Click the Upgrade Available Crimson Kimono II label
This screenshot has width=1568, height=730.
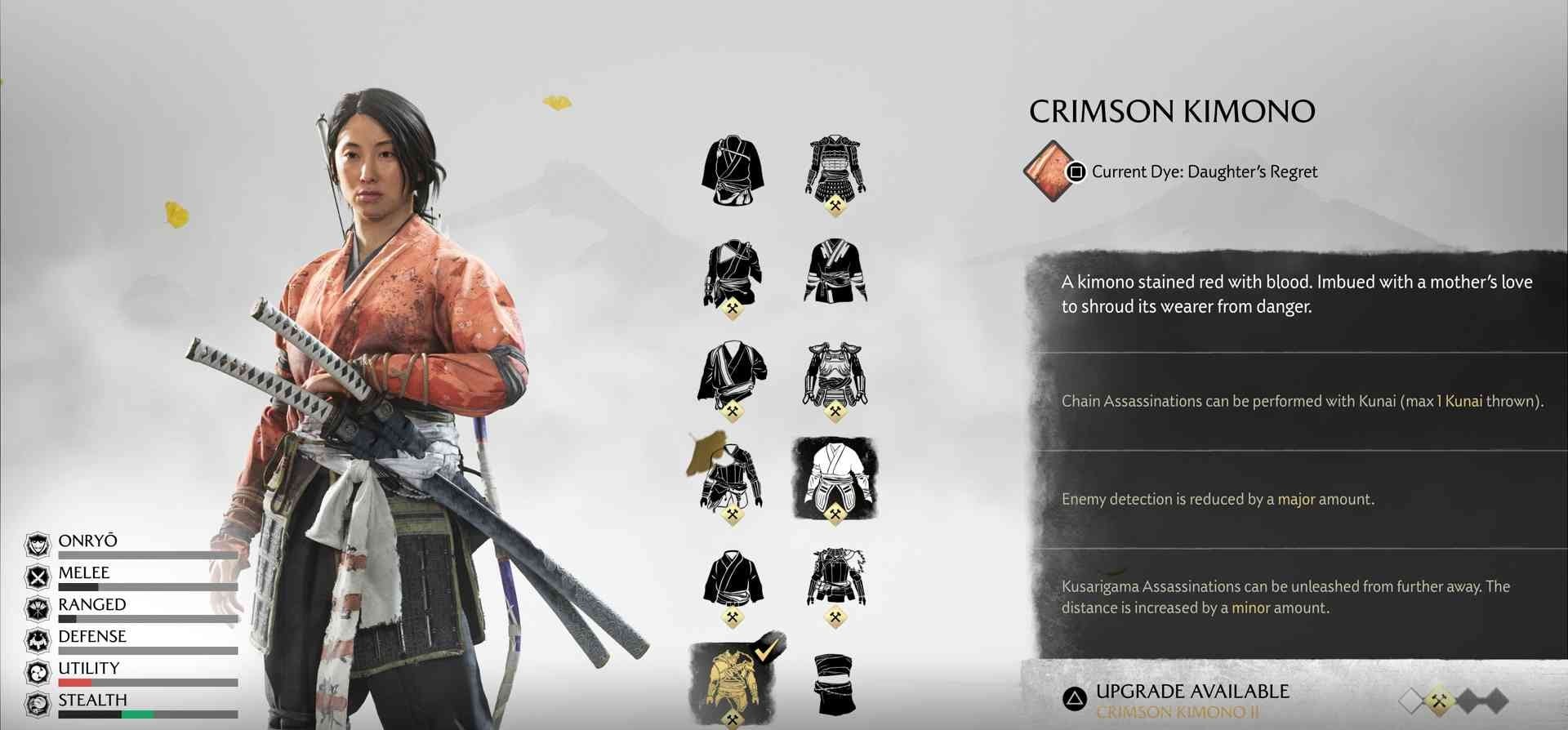(1192, 701)
